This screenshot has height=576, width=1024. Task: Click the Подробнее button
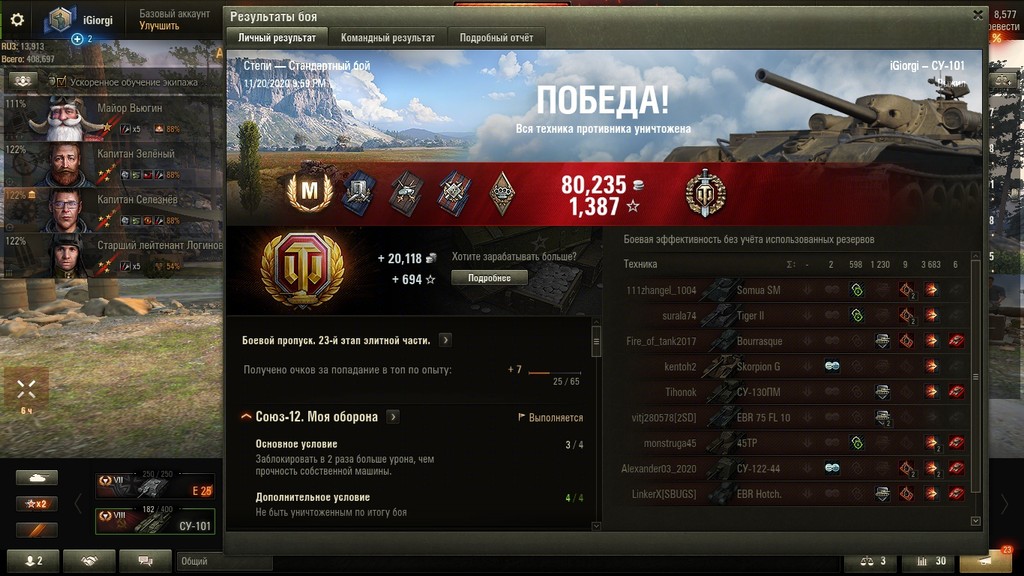(x=489, y=278)
